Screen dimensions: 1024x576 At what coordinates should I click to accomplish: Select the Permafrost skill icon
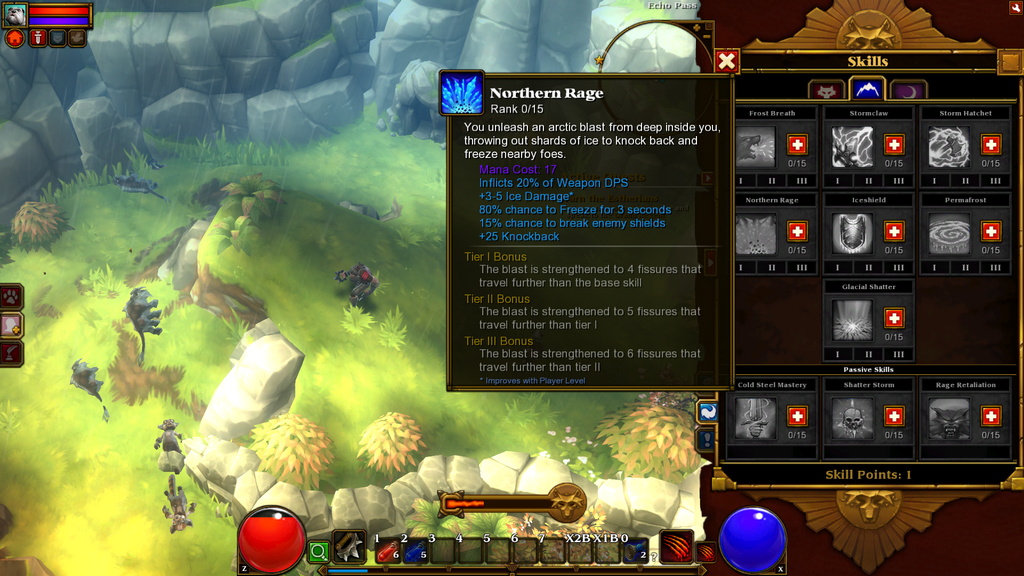[x=949, y=234]
